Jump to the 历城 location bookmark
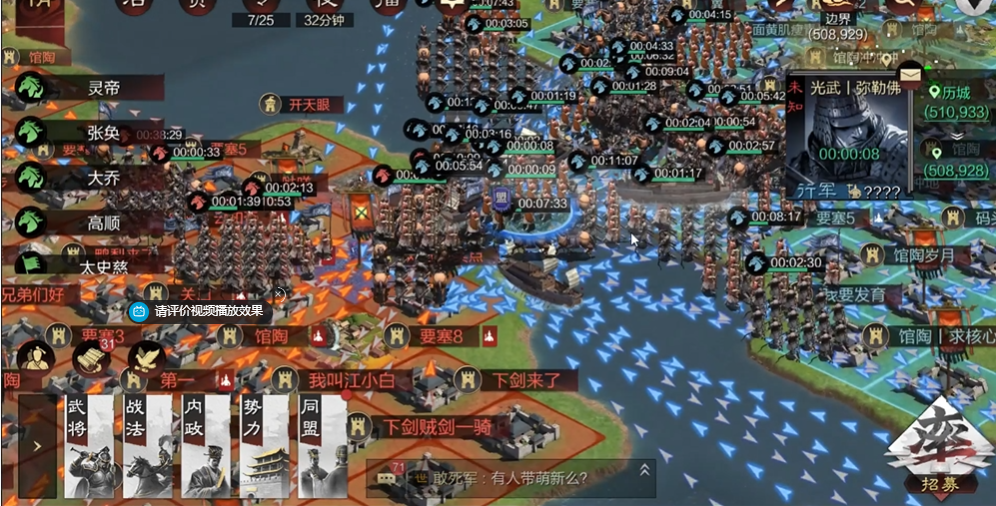Screen dimensions: 996x506 click(960, 101)
